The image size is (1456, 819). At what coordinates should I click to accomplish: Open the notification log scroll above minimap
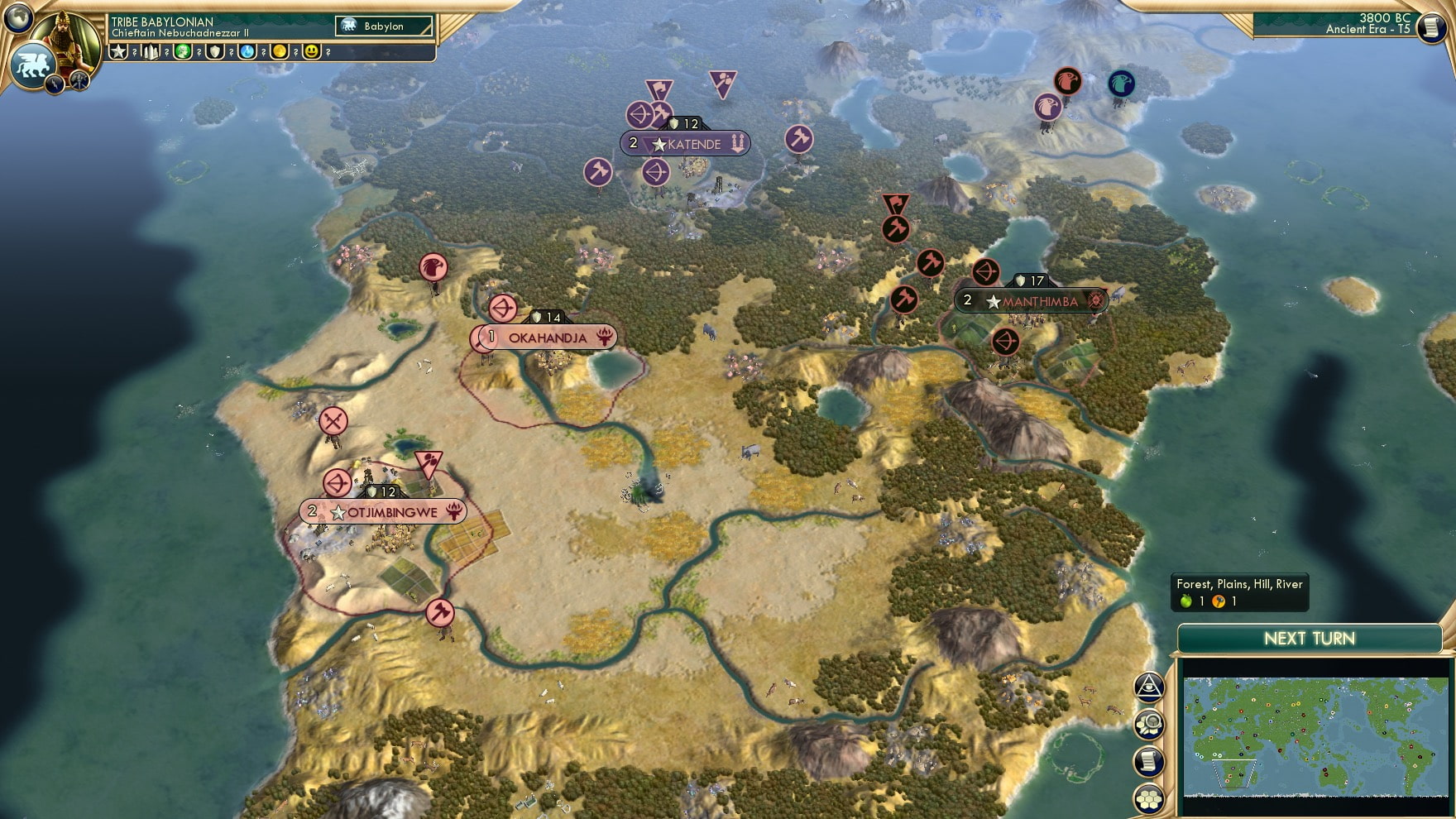(1148, 760)
